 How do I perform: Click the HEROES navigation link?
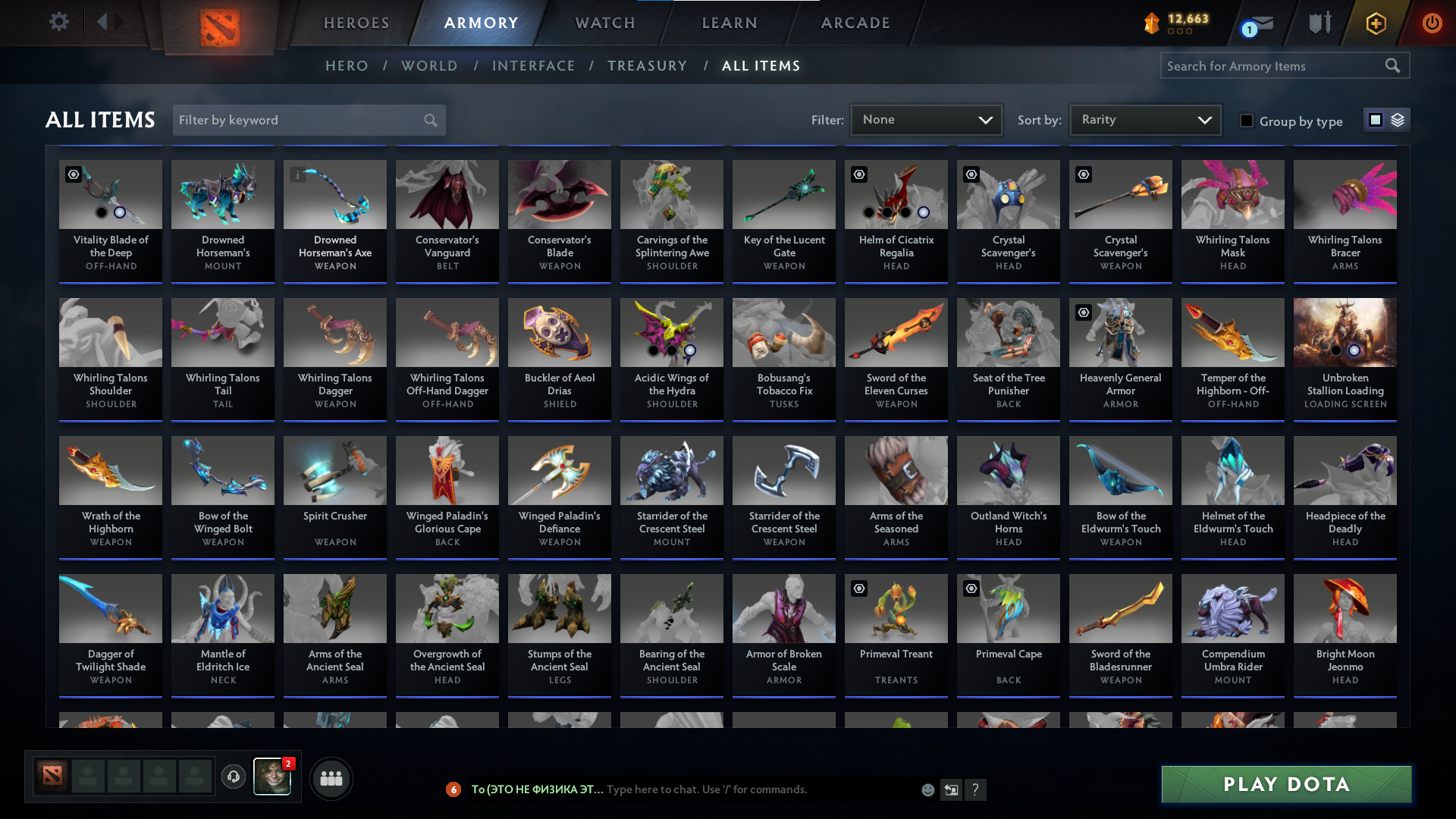click(x=356, y=23)
